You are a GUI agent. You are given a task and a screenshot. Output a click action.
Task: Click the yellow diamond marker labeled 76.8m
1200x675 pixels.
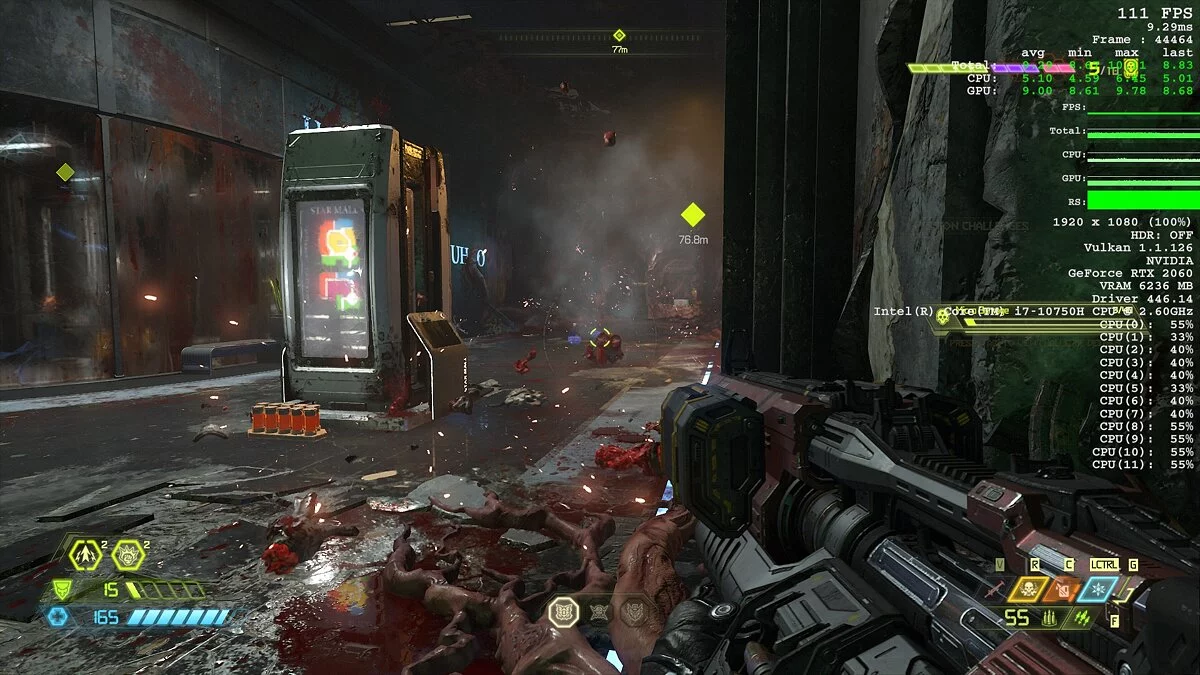(x=693, y=215)
